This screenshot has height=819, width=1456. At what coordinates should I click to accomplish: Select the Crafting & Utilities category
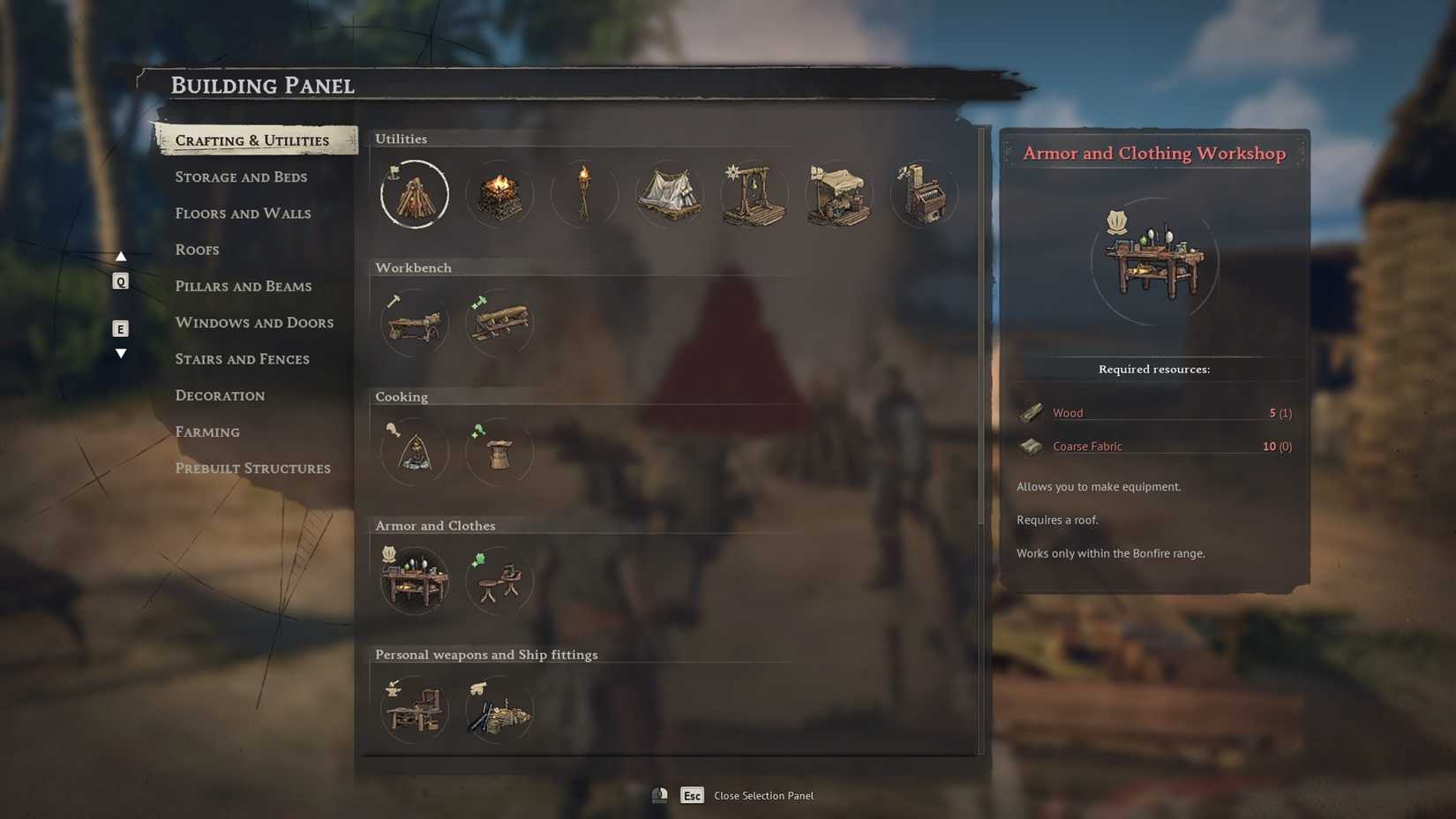pyautogui.click(x=251, y=140)
